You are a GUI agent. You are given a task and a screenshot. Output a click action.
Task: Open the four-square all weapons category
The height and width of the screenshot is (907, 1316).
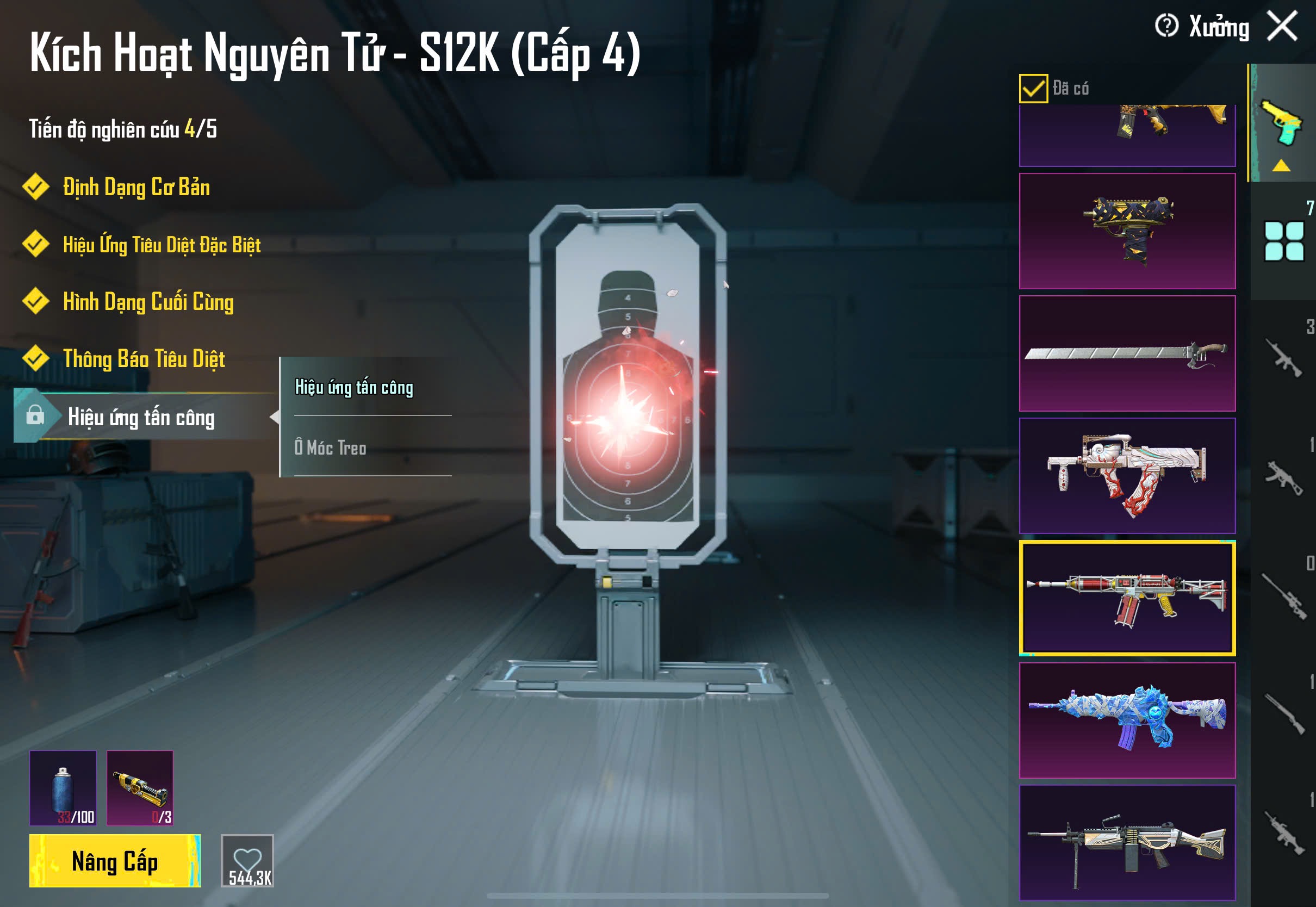[1283, 241]
